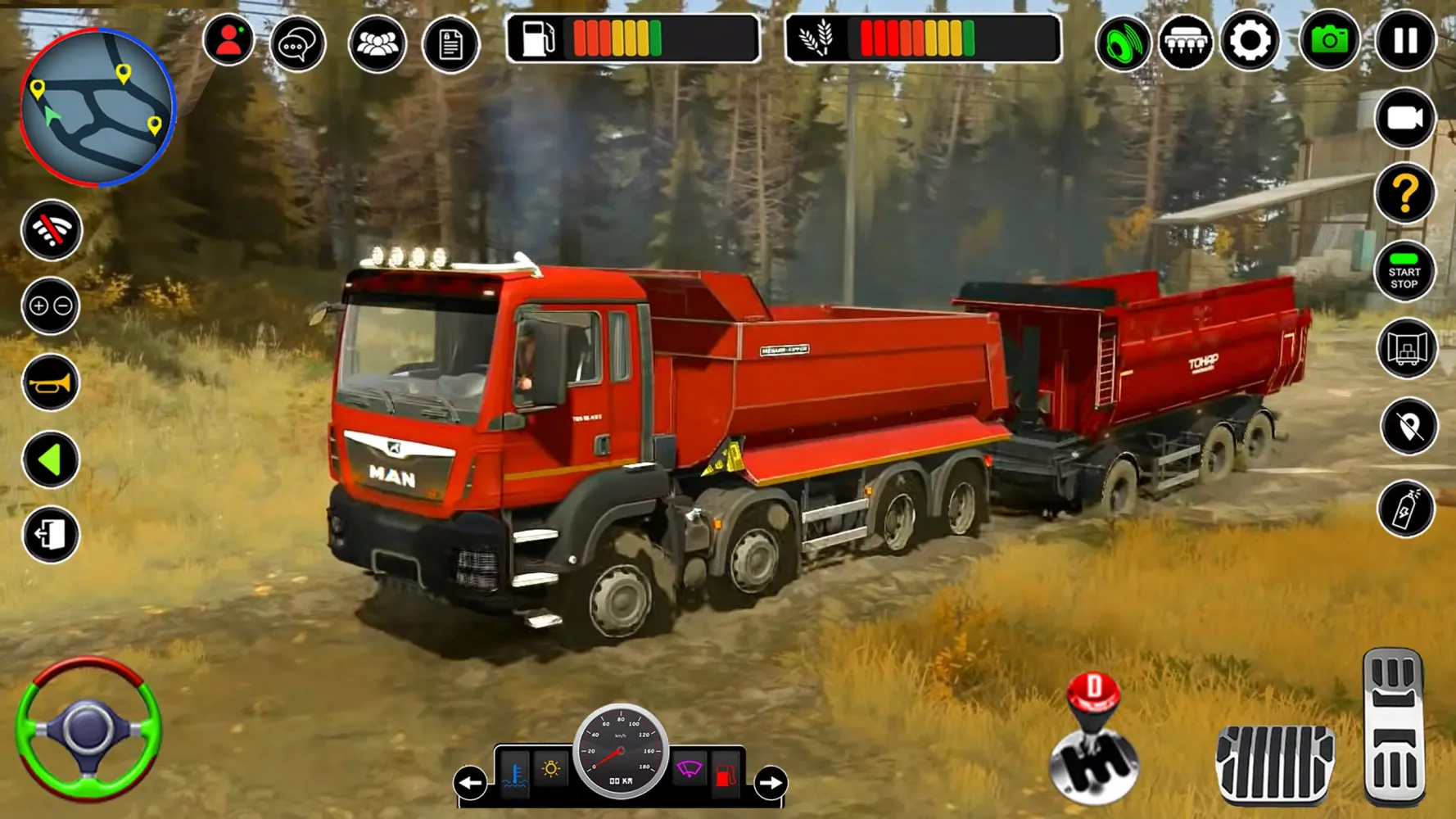This screenshot has height=819, width=1456.
Task: Open the cargo container icon
Action: [x=1405, y=348]
